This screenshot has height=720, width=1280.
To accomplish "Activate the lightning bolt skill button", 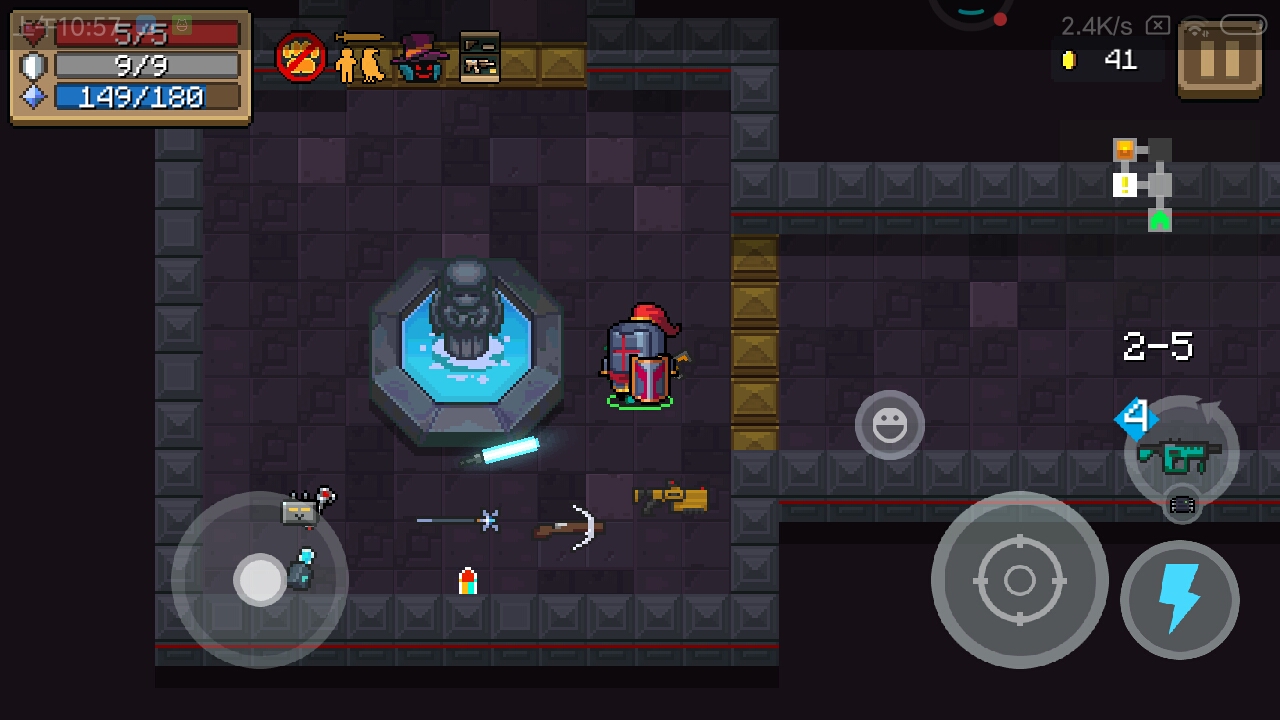I will coord(1179,600).
